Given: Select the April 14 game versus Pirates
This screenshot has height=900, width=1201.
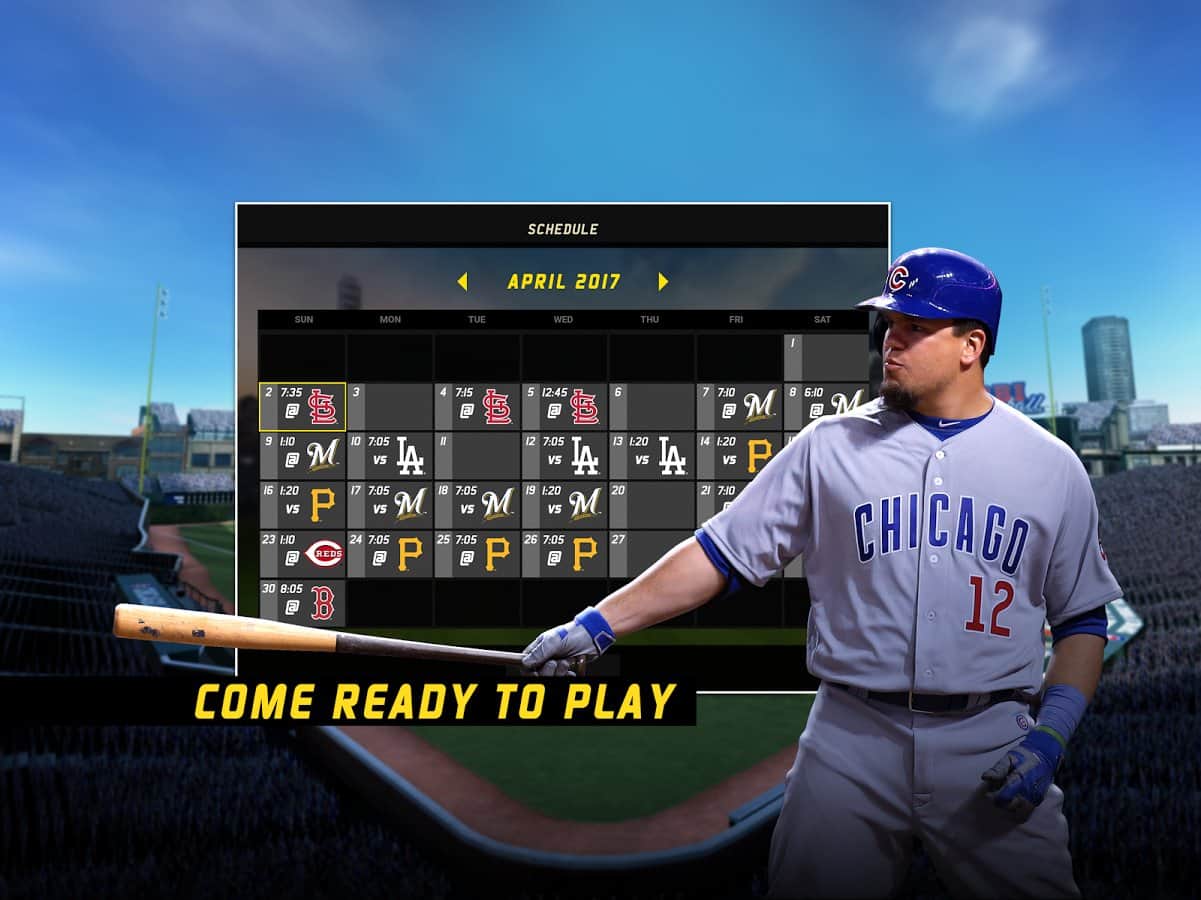Looking at the screenshot, I should (738, 455).
